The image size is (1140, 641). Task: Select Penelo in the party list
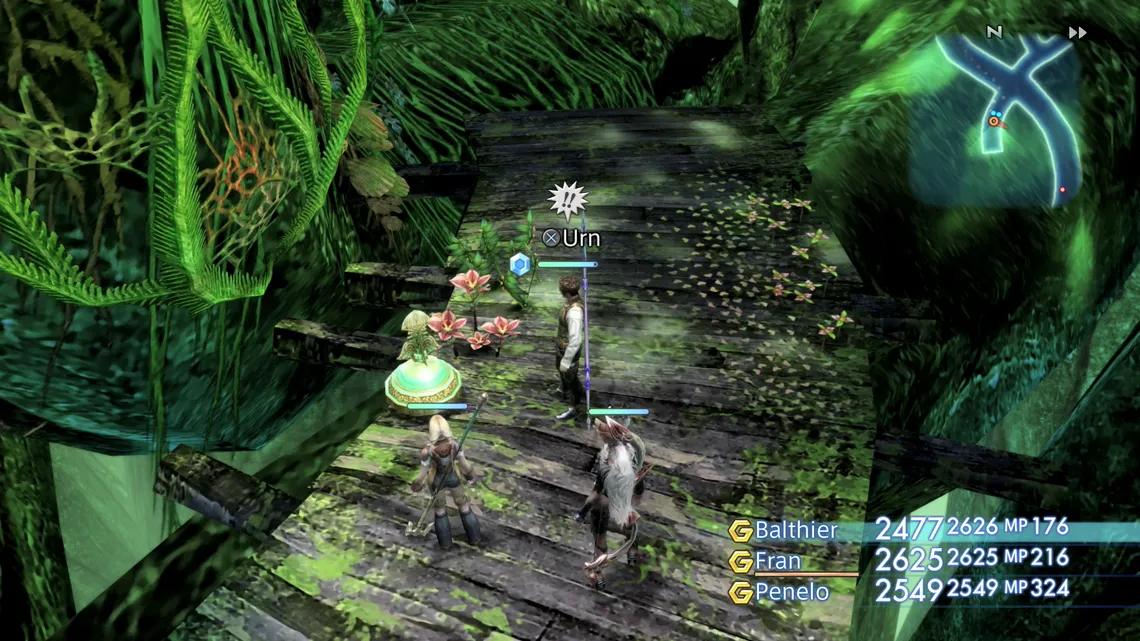(x=792, y=592)
